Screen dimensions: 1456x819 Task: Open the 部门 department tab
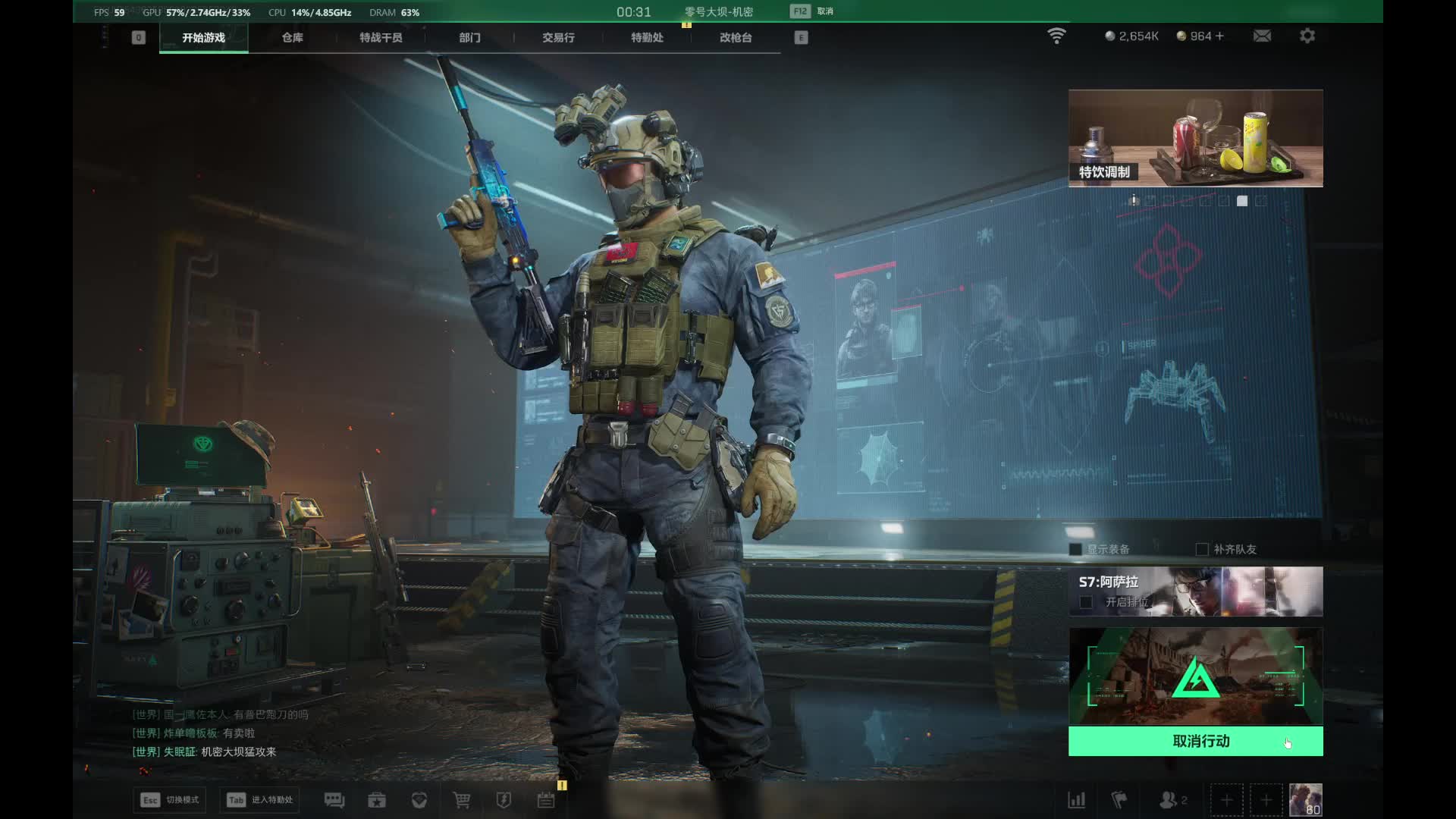(x=469, y=37)
